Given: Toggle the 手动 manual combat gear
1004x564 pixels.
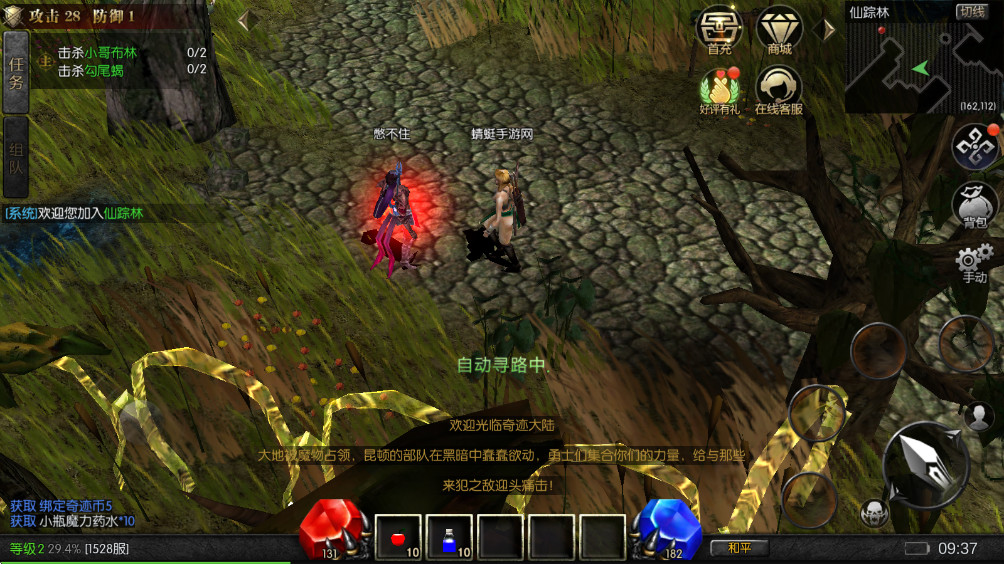Looking at the screenshot, I should point(973,261).
